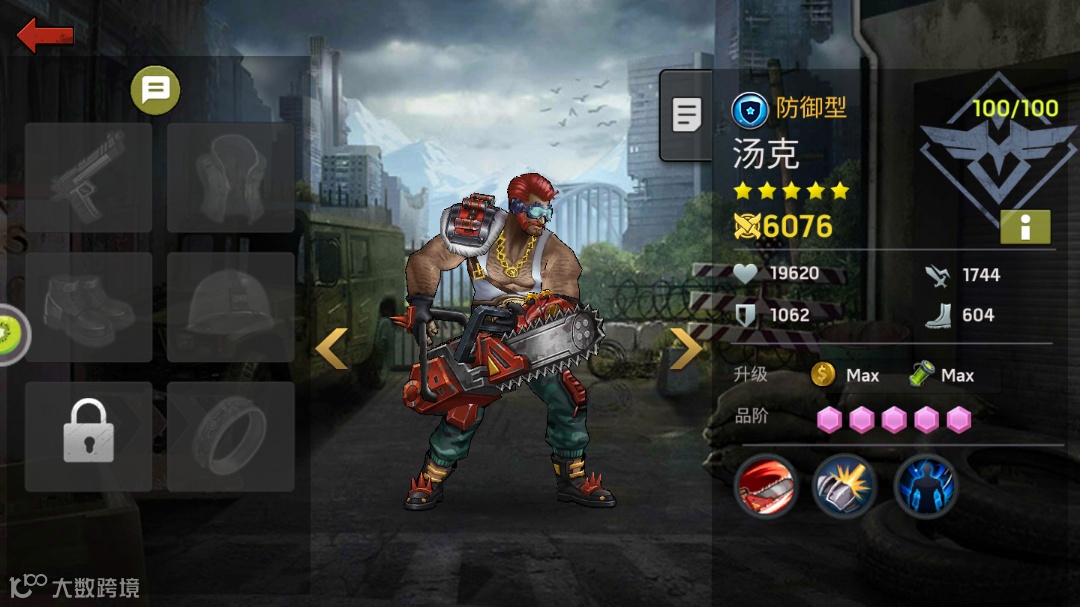The width and height of the screenshot is (1080, 607).
Task: Open the green info button
Action: 1025,227
